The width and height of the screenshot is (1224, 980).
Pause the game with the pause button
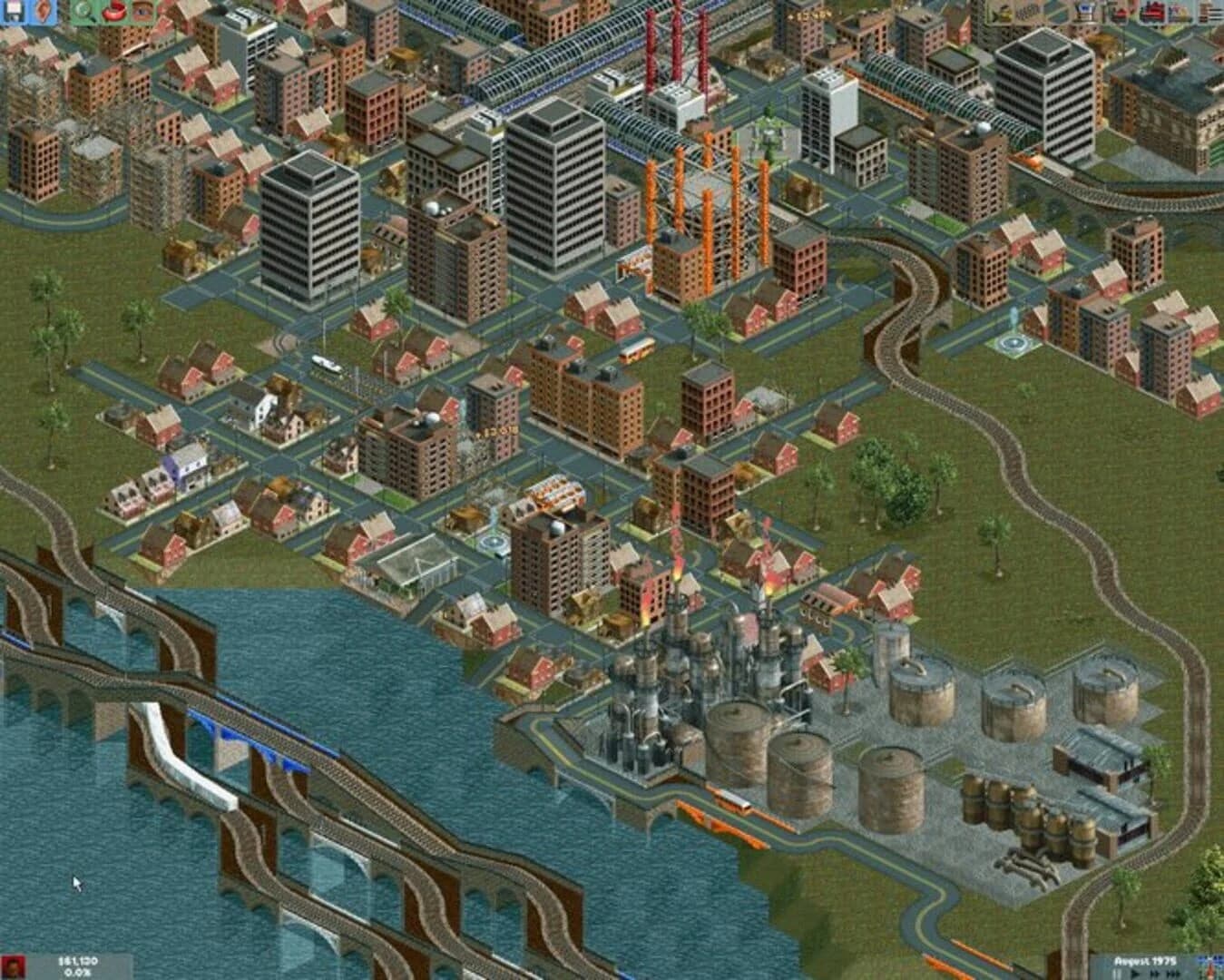(x=1117, y=972)
